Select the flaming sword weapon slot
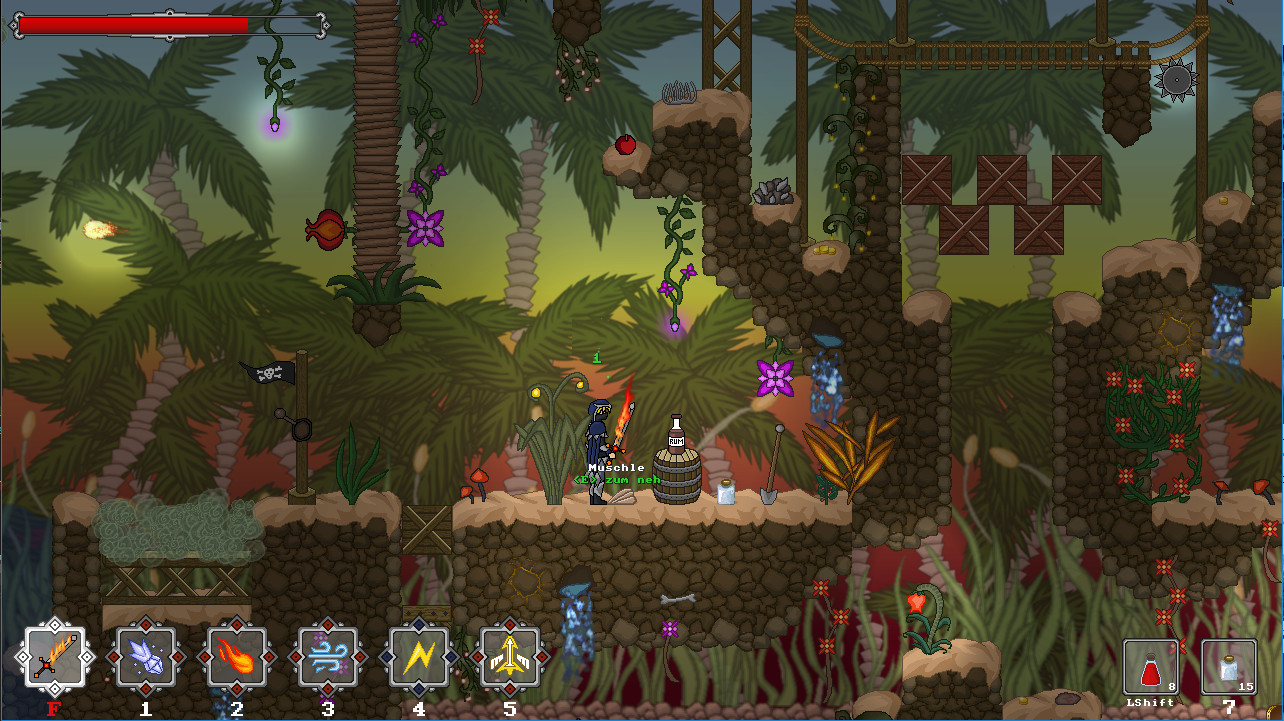This screenshot has height=721, width=1284. (x=54, y=657)
